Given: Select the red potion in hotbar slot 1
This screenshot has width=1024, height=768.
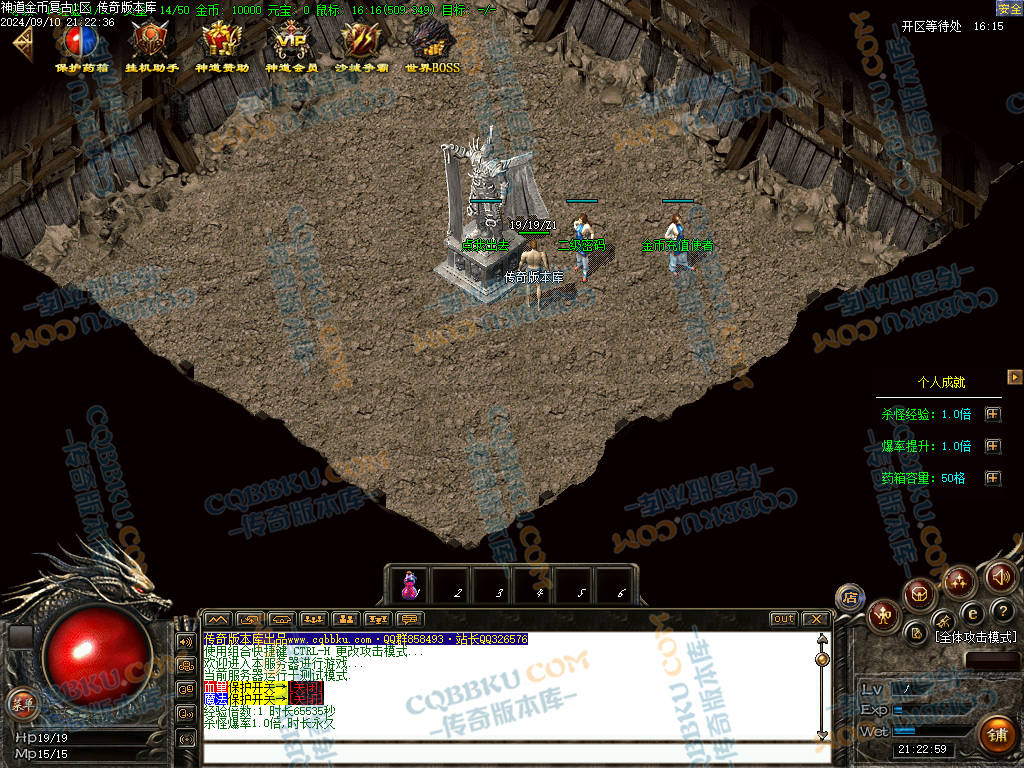Looking at the screenshot, I should (410, 587).
